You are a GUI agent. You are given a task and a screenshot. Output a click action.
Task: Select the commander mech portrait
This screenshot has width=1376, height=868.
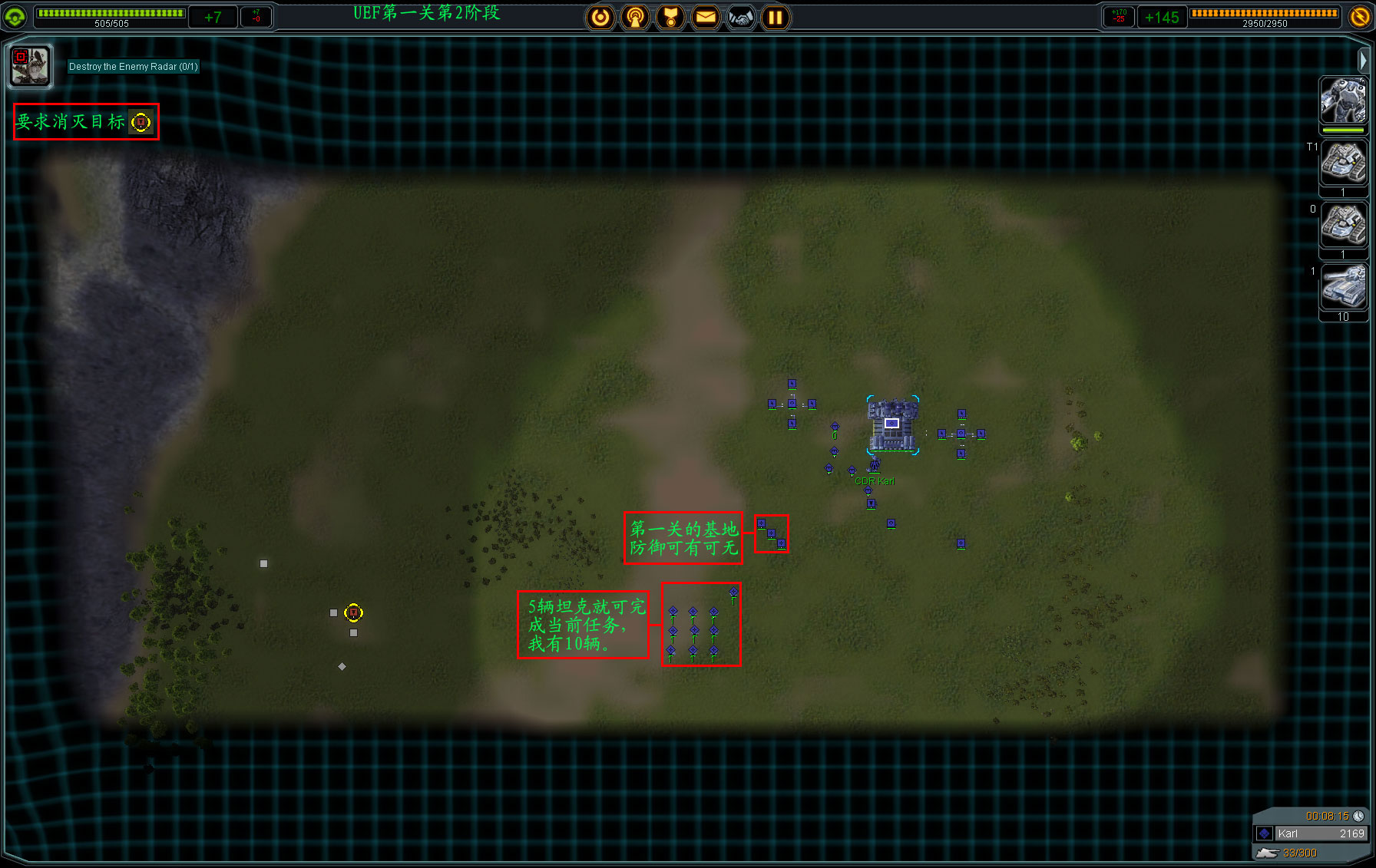[x=1342, y=101]
